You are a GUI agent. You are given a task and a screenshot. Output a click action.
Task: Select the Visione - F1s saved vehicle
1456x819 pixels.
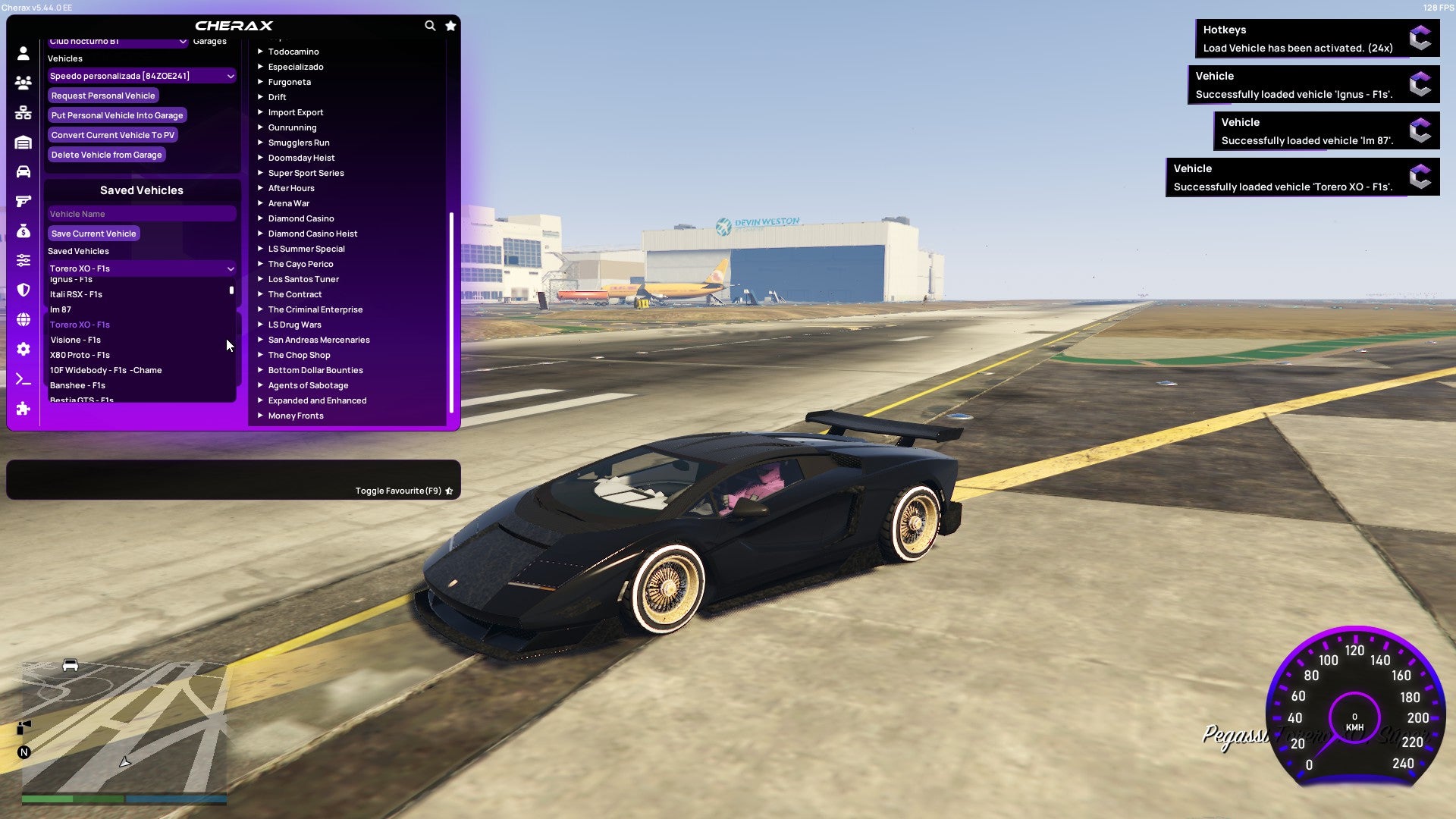74,340
